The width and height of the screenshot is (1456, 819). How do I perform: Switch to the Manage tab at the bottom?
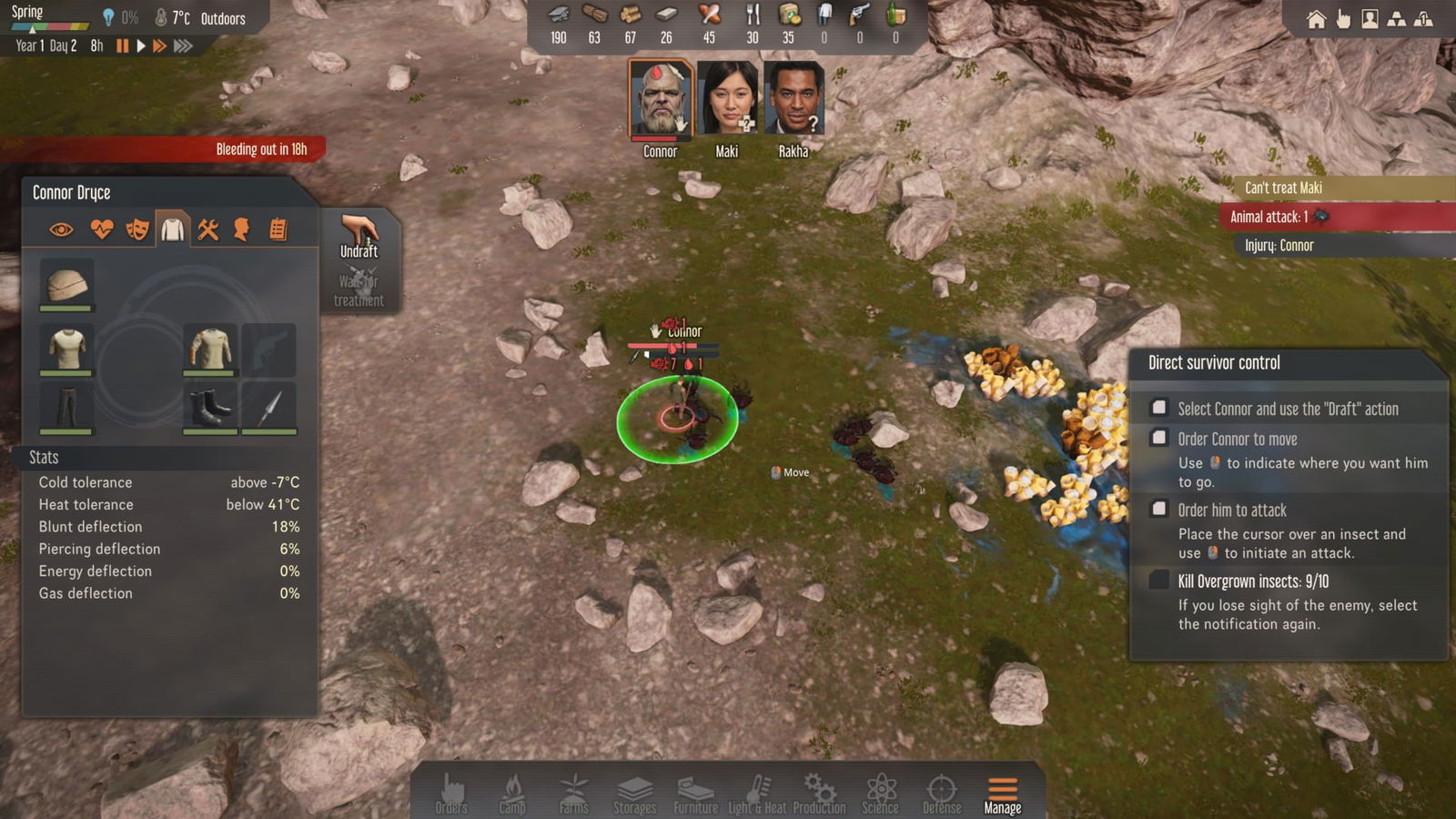click(1001, 792)
